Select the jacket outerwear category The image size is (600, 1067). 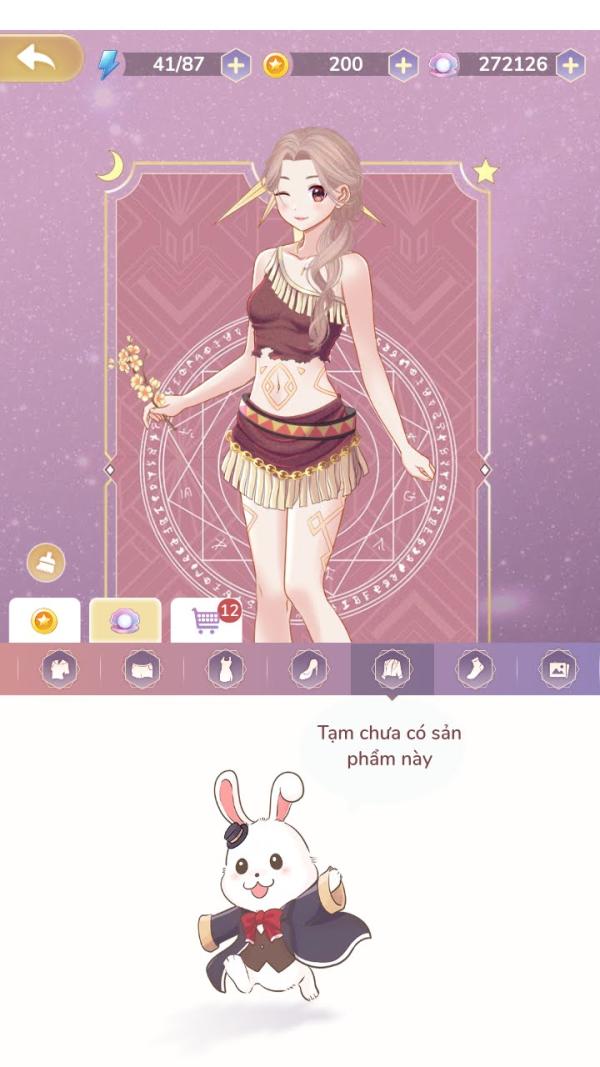pos(391,668)
